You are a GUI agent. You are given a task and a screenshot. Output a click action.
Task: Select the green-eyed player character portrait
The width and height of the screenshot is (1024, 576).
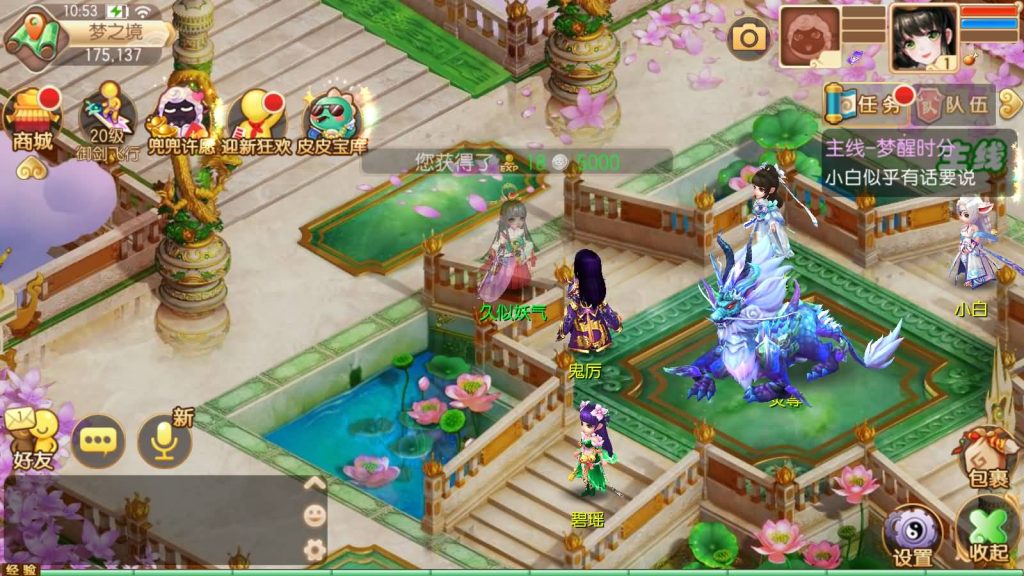pos(923,39)
